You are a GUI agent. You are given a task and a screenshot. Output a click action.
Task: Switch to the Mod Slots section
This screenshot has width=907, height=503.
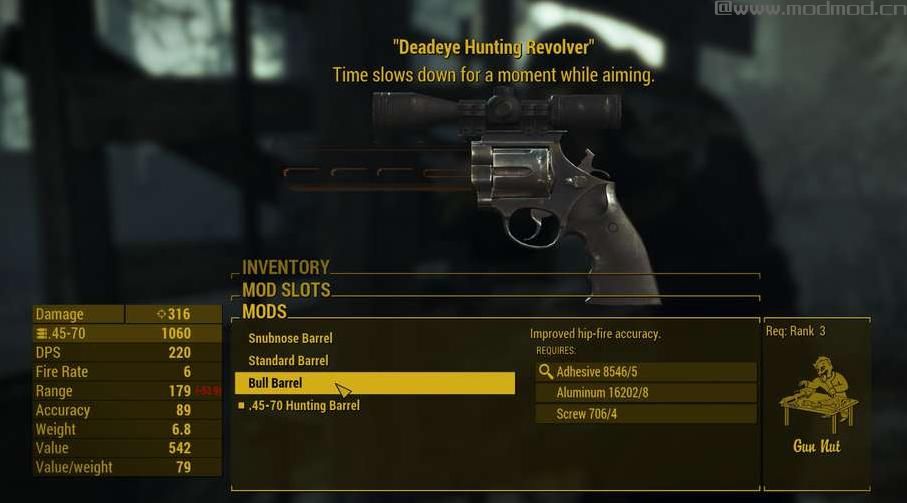286,290
